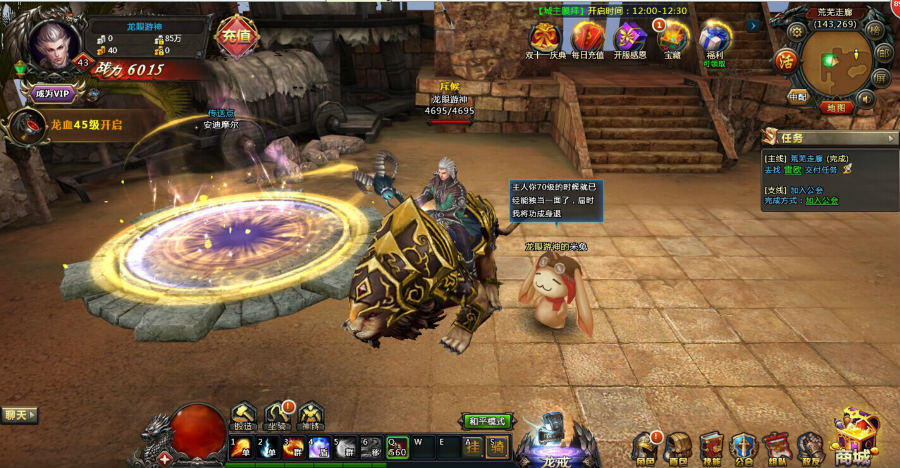Viewport: 900px width, 468px height.
Task: Open the 宝藏 treasure icon
Action: click(x=672, y=38)
